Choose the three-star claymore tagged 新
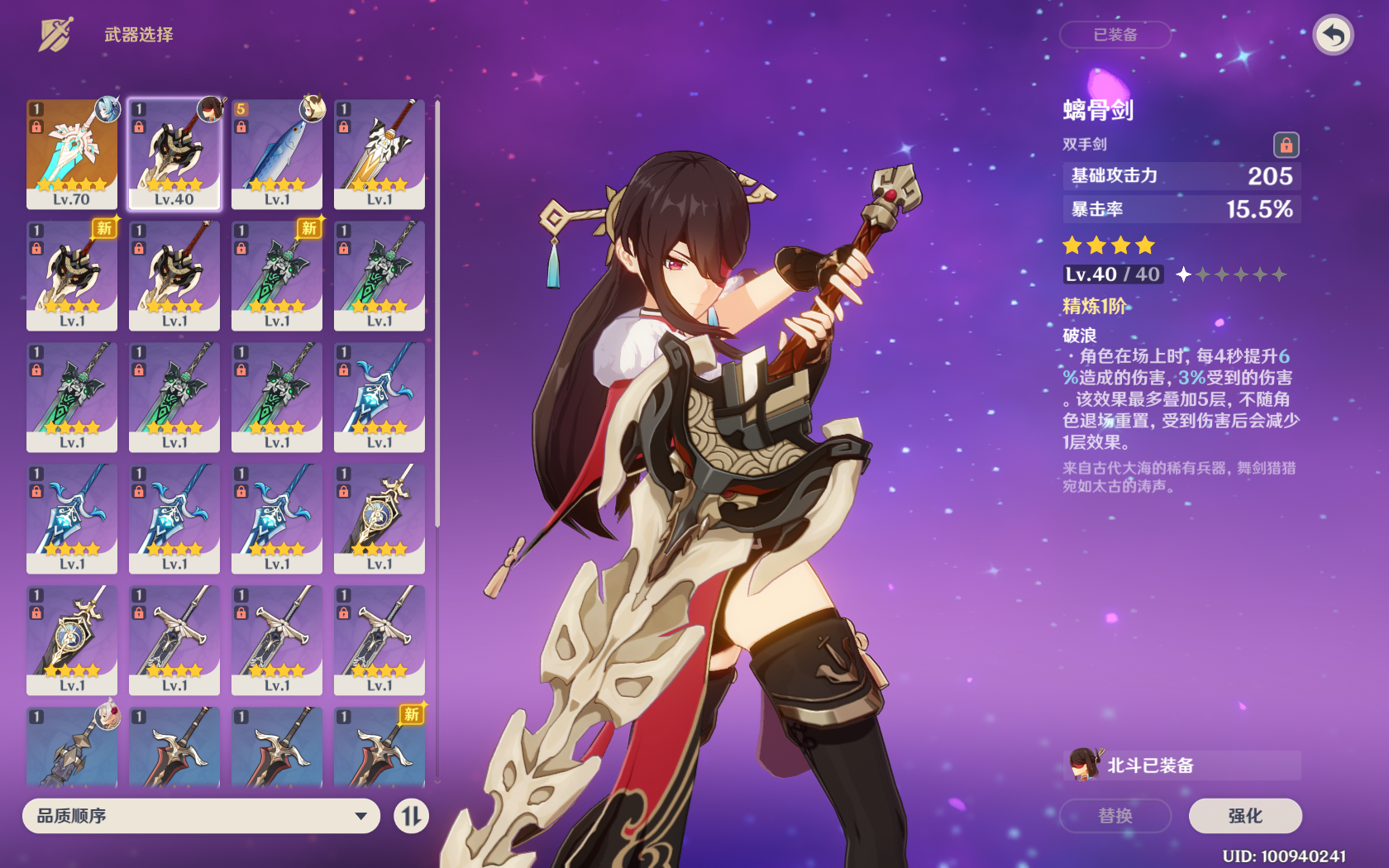This screenshot has width=1389, height=868. point(379,746)
